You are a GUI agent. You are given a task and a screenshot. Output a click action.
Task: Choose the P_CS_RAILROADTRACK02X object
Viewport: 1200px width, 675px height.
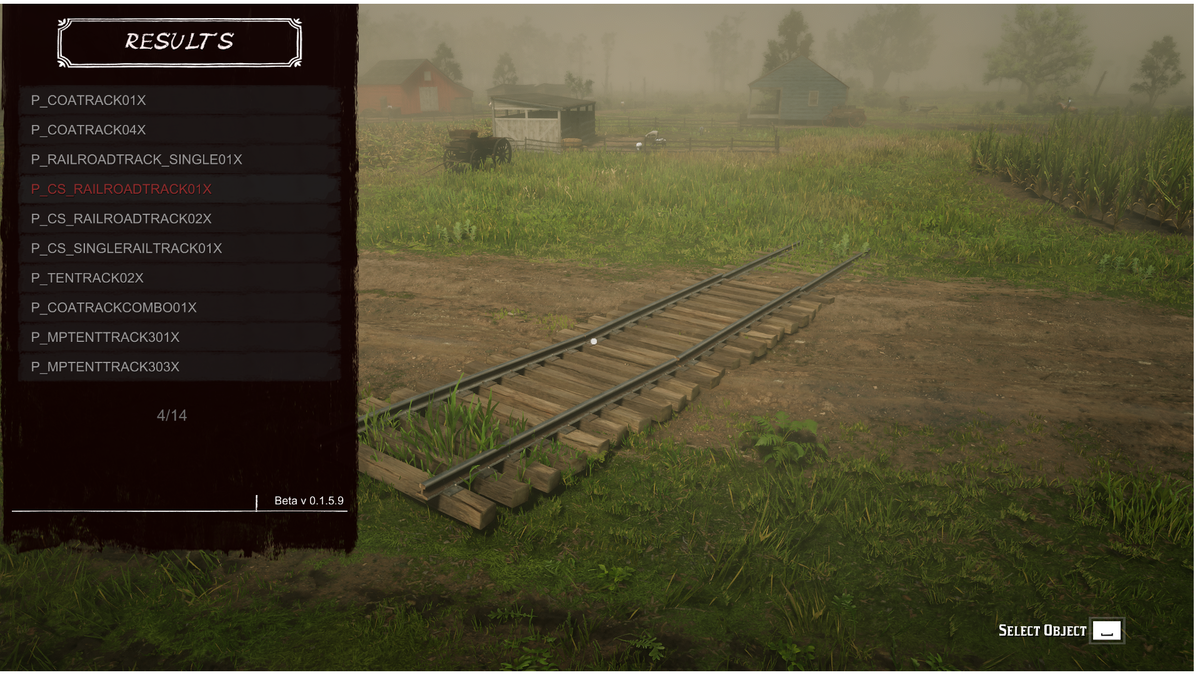(x=180, y=218)
